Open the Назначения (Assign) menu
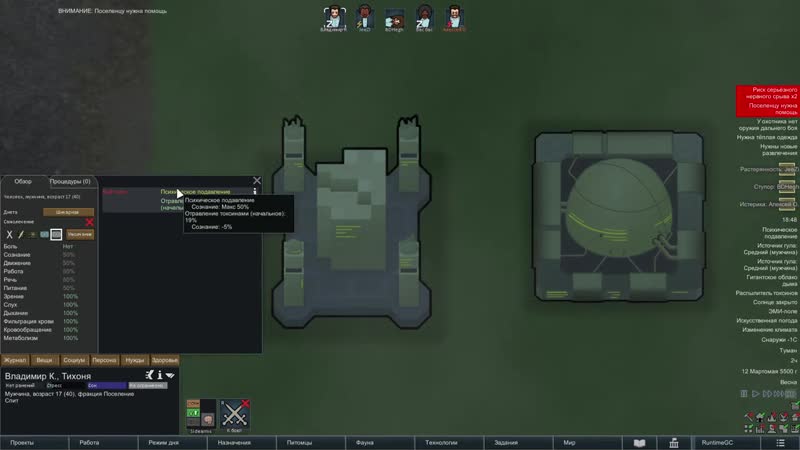Viewport: 800px width, 450px height. [233, 442]
